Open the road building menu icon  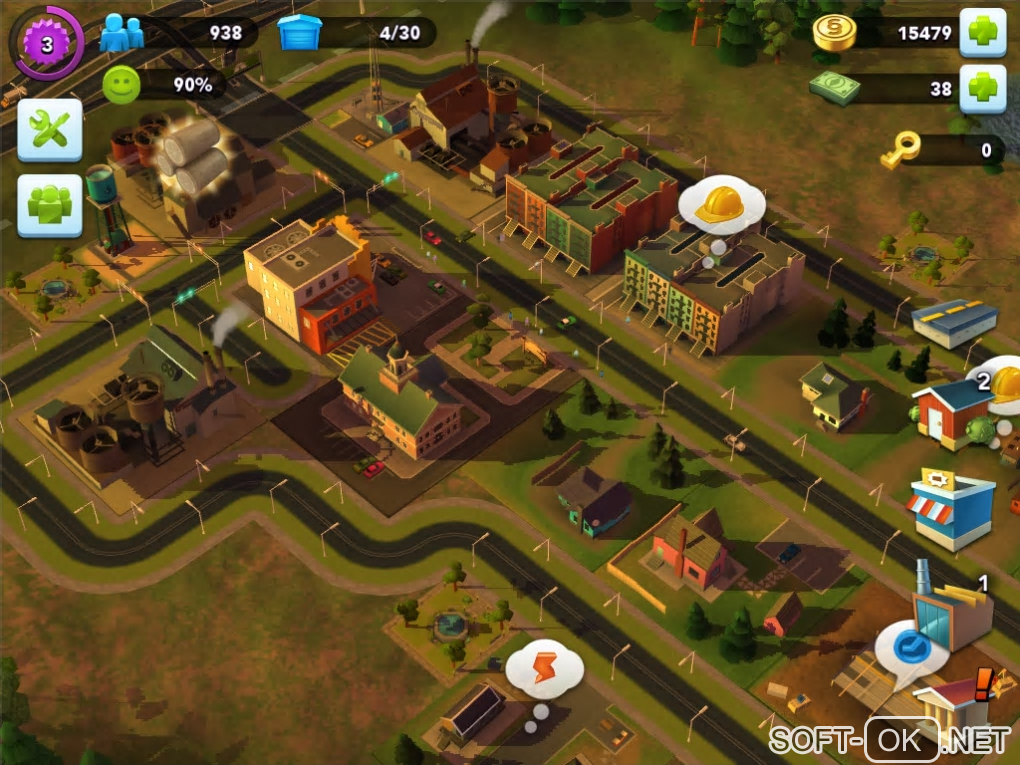[x=954, y=321]
